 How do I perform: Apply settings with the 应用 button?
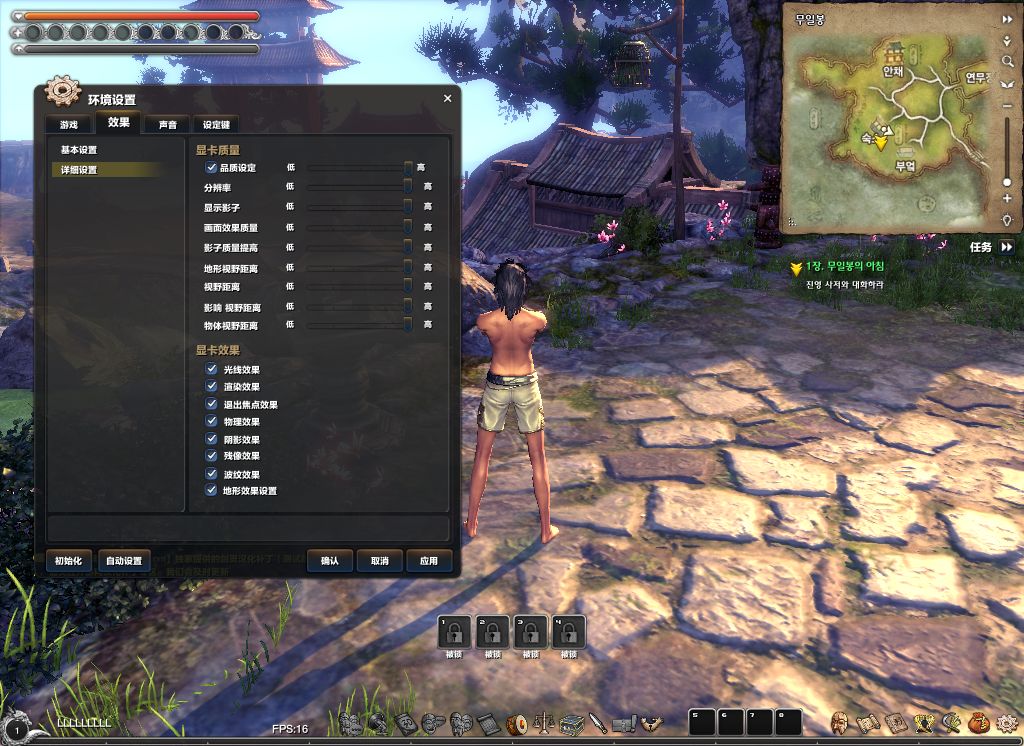pos(429,561)
